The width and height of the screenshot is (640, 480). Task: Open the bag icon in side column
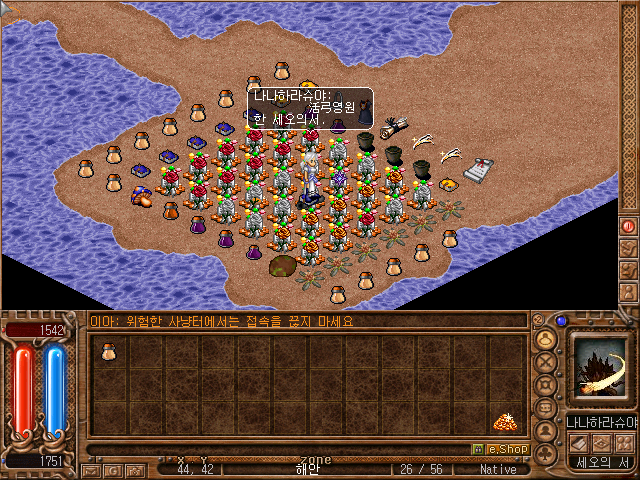click(x=546, y=340)
